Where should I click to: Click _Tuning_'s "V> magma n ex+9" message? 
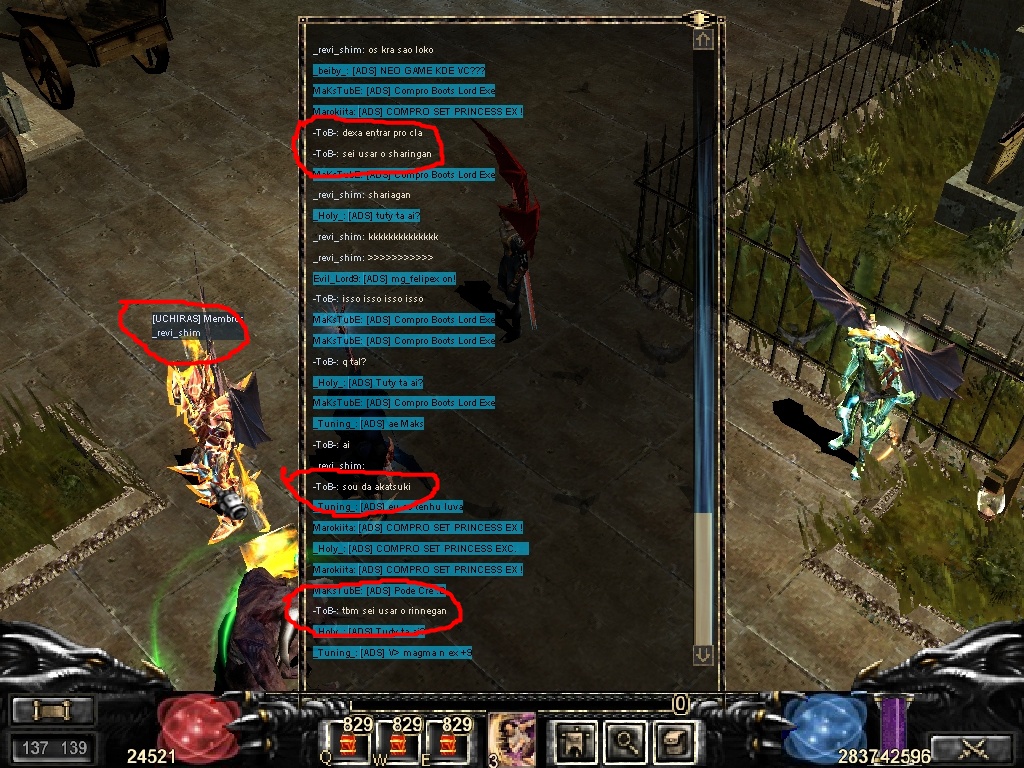[392, 653]
